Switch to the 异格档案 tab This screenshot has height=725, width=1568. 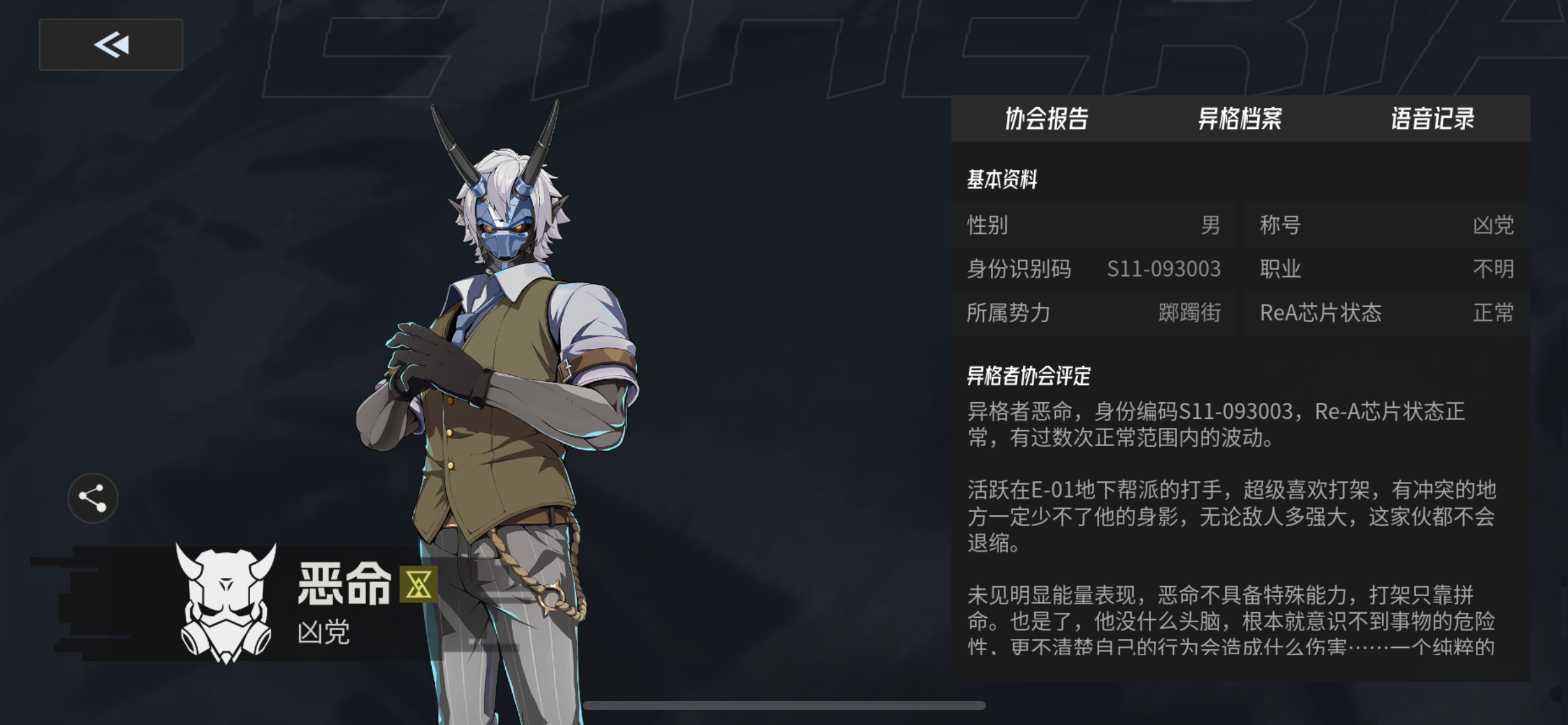[x=1240, y=119]
